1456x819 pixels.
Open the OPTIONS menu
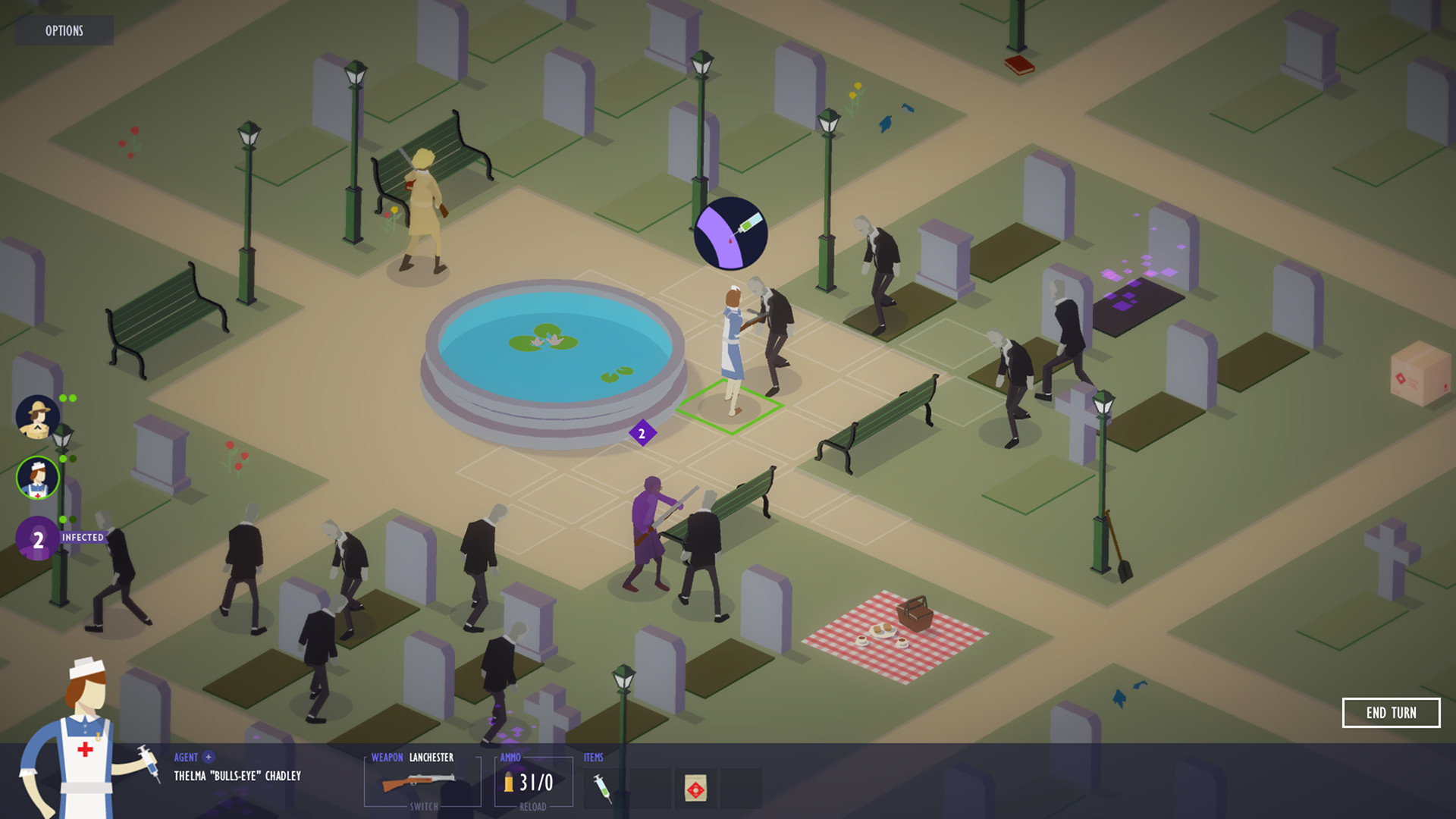point(64,31)
